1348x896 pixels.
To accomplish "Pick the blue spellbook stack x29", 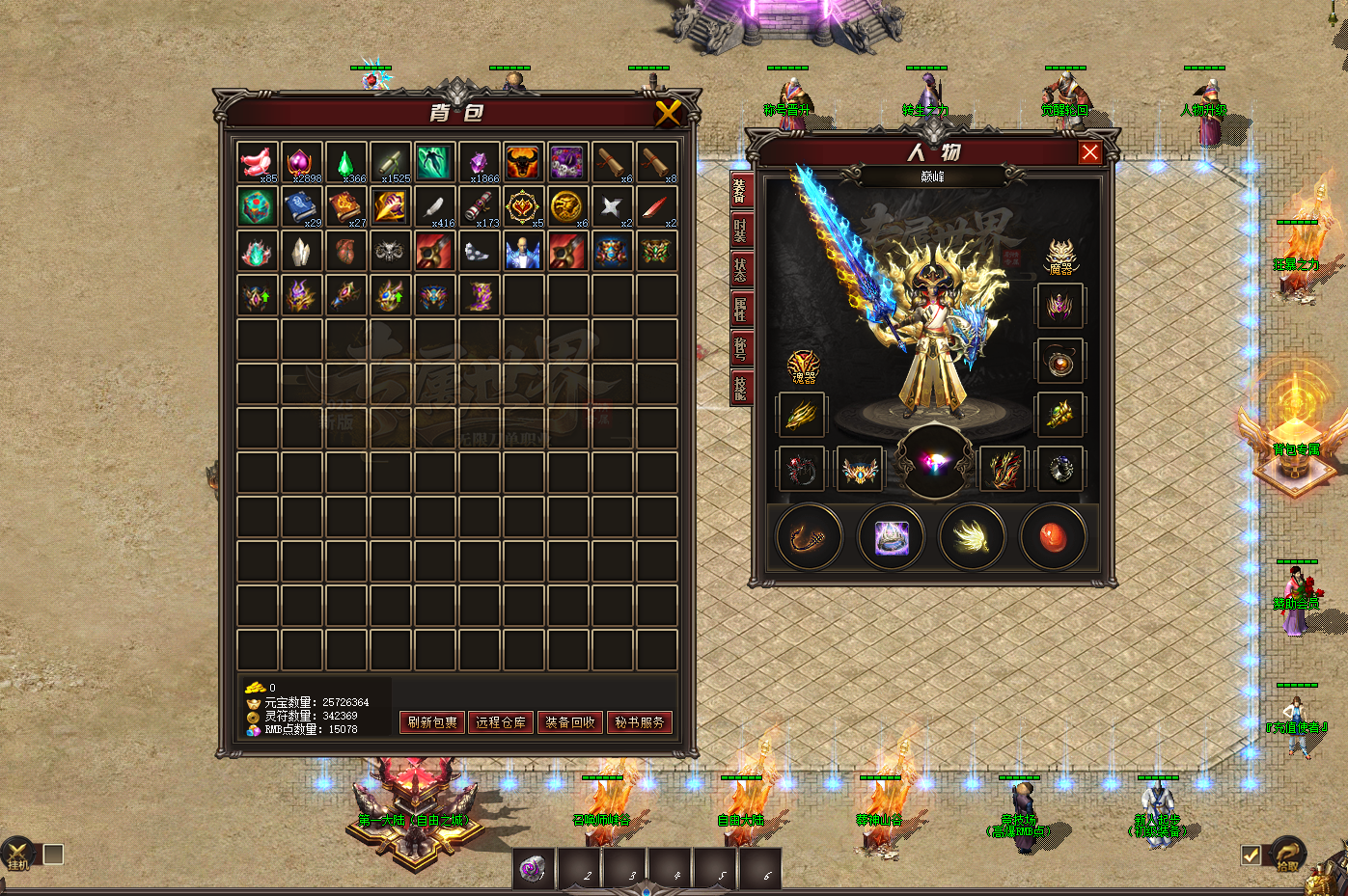I will pyautogui.click(x=301, y=206).
